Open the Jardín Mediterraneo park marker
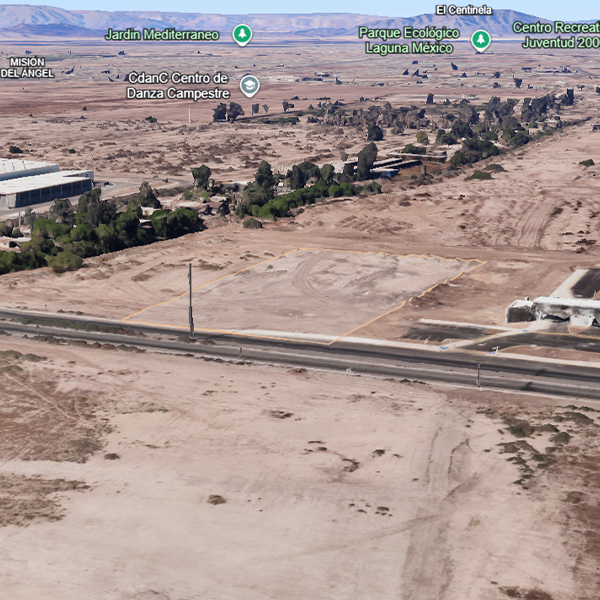 pos(242,35)
